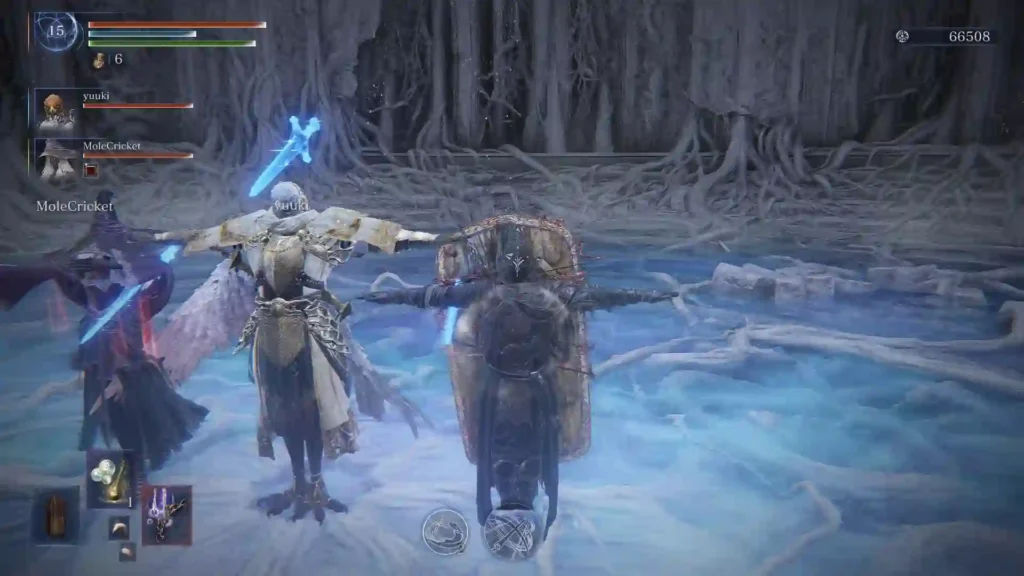
Task: Click the right circular crossed-lines emblem icon
Action: tap(510, 533)
